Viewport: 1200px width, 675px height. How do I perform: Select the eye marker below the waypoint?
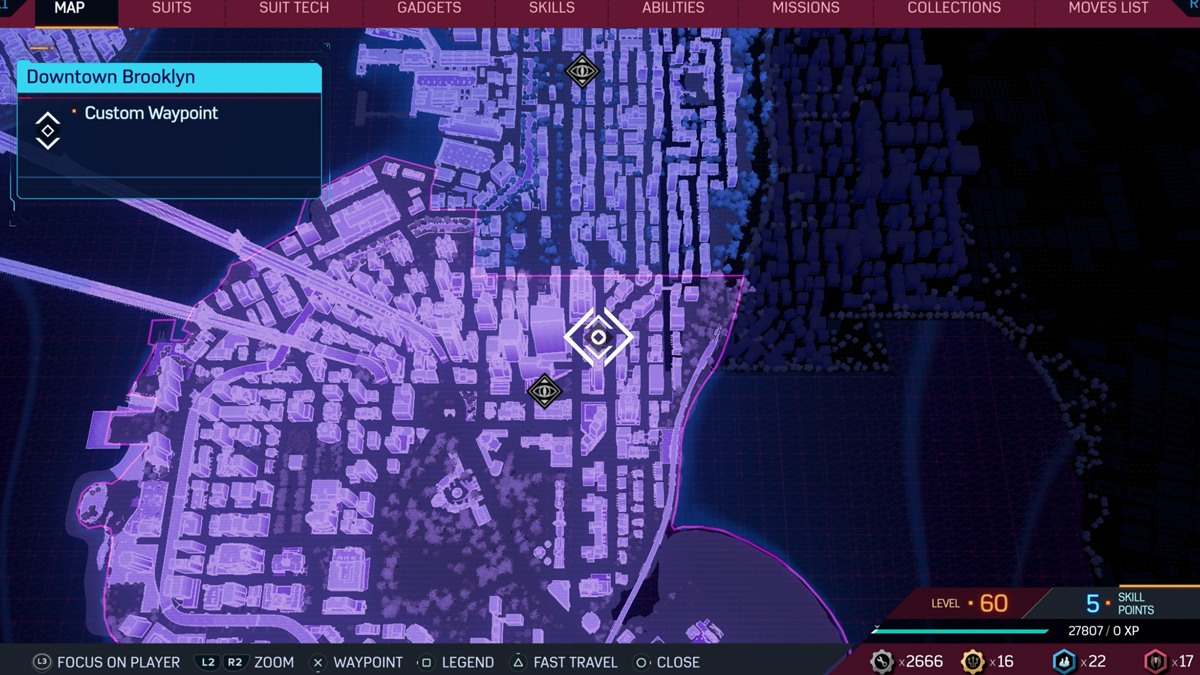click(544, 391)
